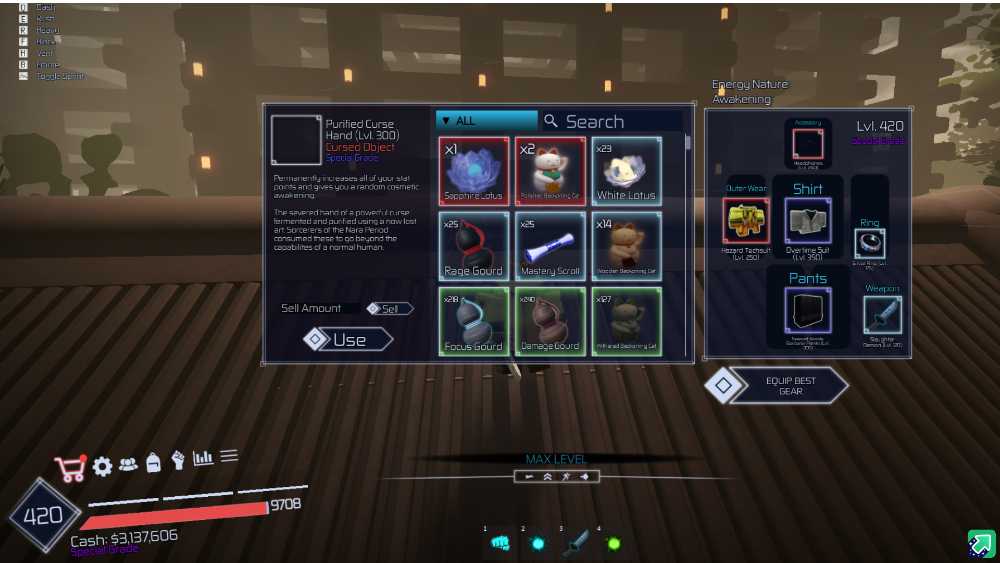The image size is (1000, 563).
Task: Click the inventory Search field
Action: [x=610, y=121]
